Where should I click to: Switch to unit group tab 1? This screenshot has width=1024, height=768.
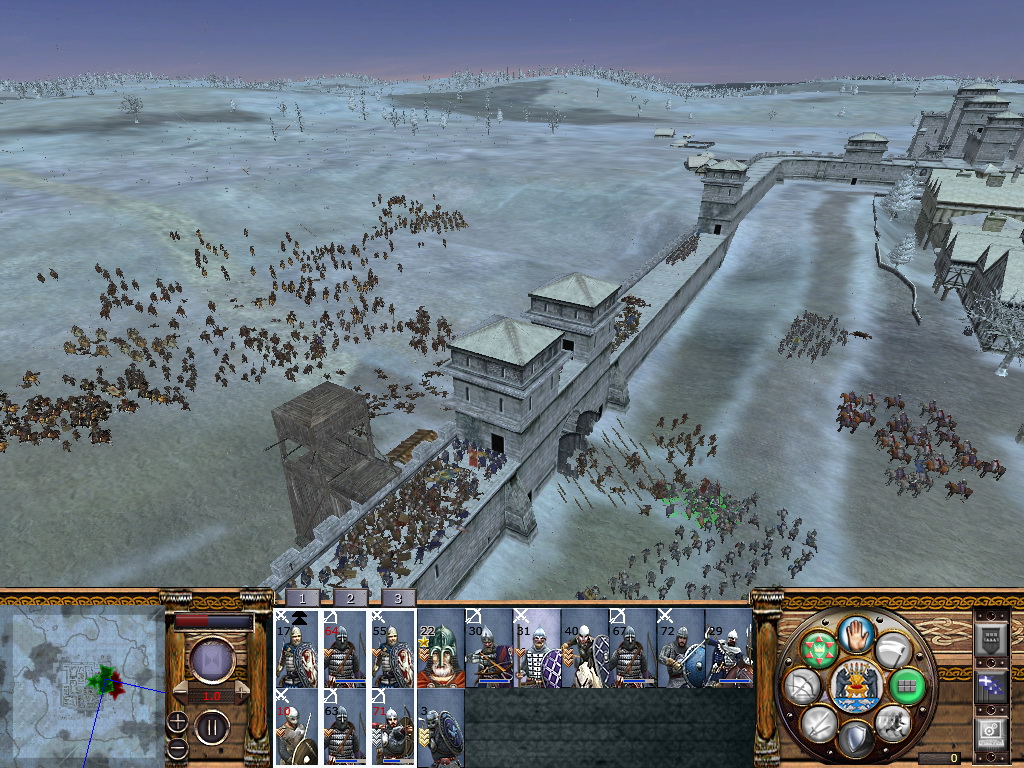(x=302, y=598)
